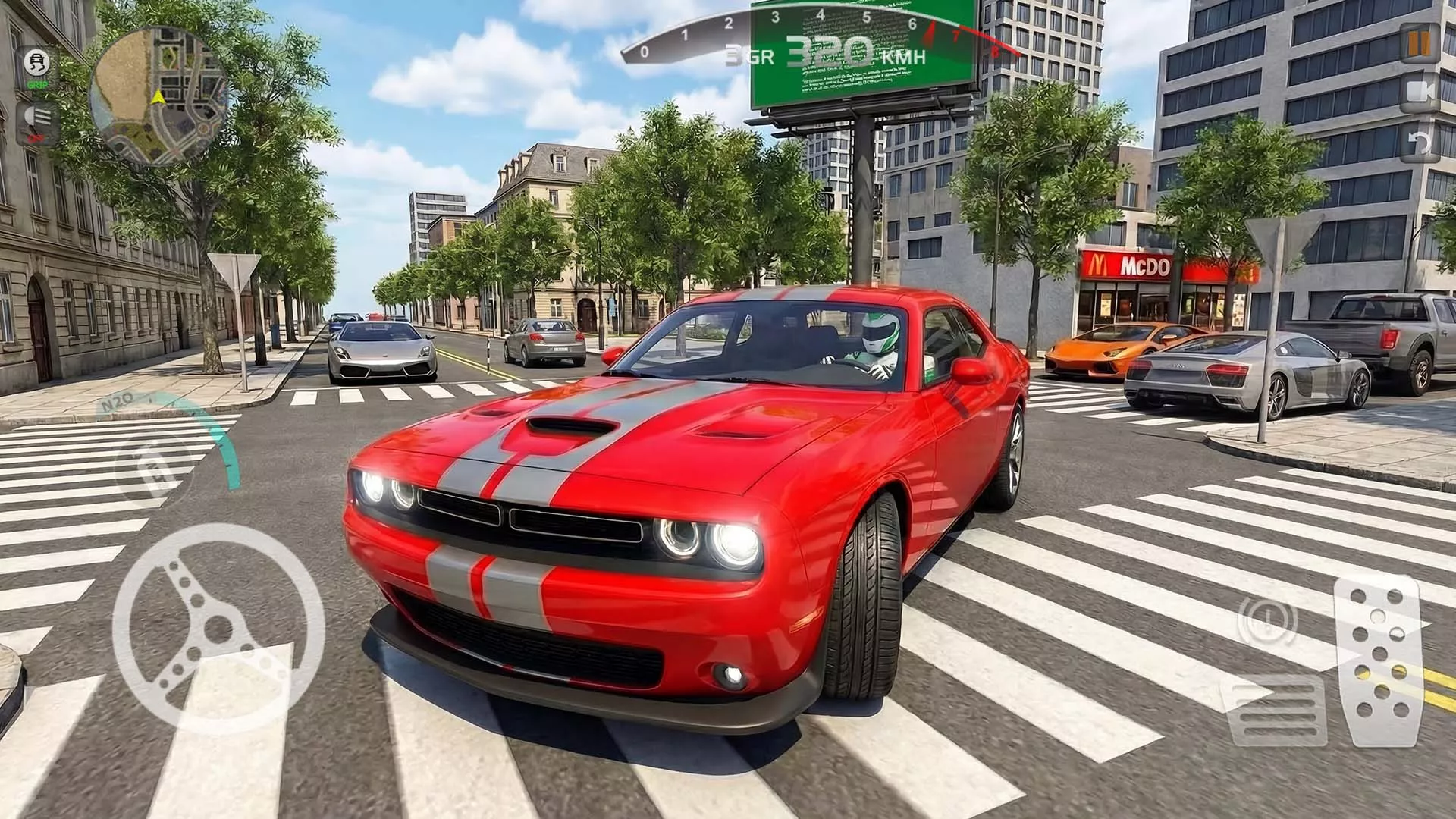Image resolution: width=1456 pixels, height=819 pixels.
Task: Turn on the headlights
Action: point(38,121)
